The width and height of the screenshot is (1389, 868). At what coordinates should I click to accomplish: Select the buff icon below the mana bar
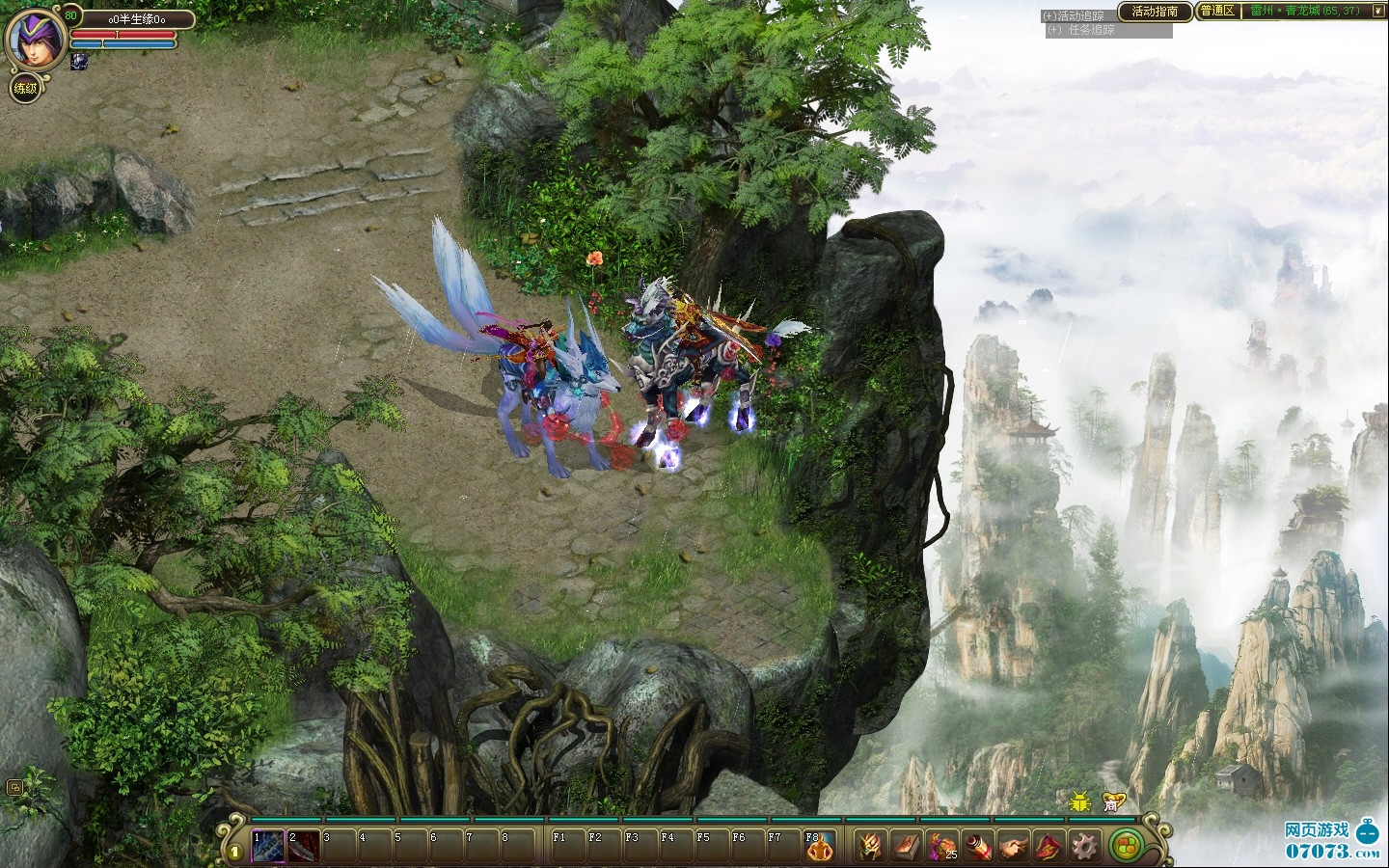coord(79,61)
